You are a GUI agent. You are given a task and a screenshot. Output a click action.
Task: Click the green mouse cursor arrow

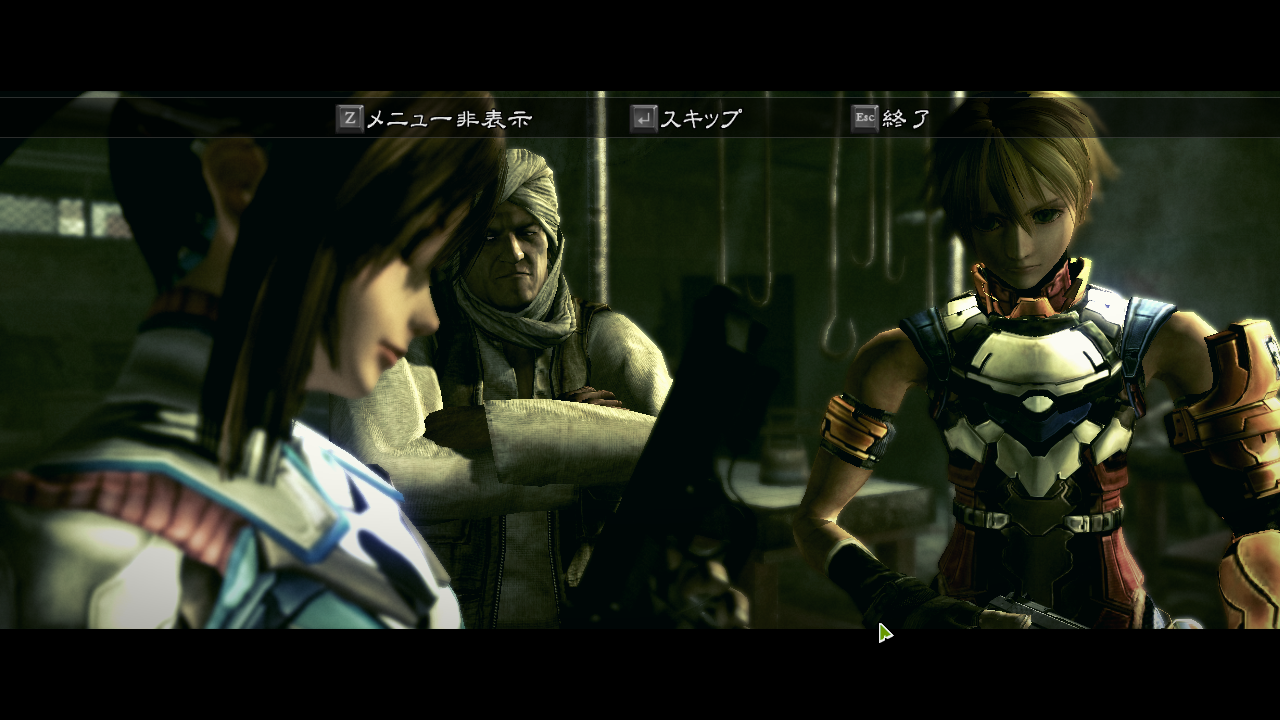tap(883, 631)
